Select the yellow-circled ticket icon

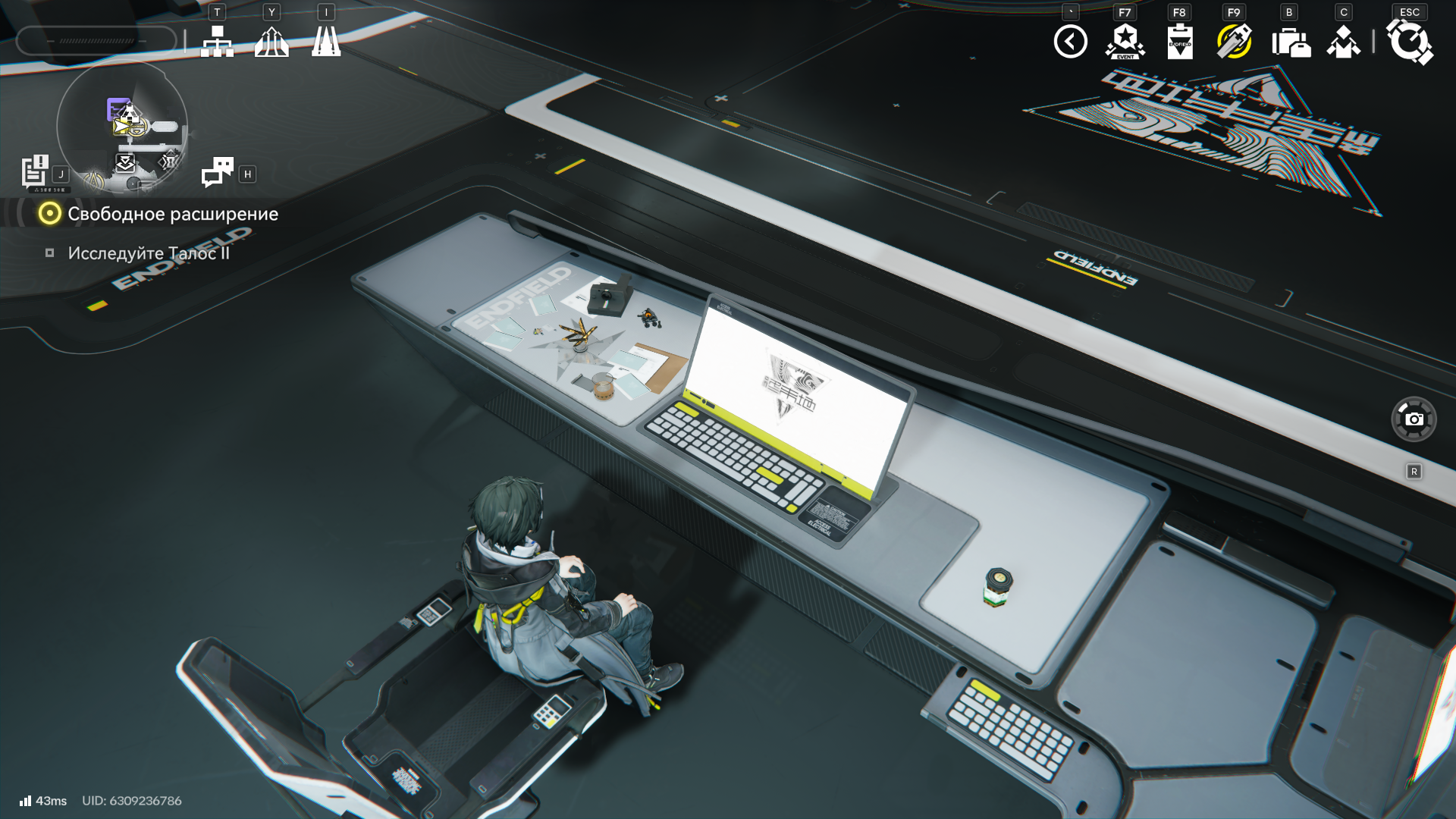(x=1234, y=42)
